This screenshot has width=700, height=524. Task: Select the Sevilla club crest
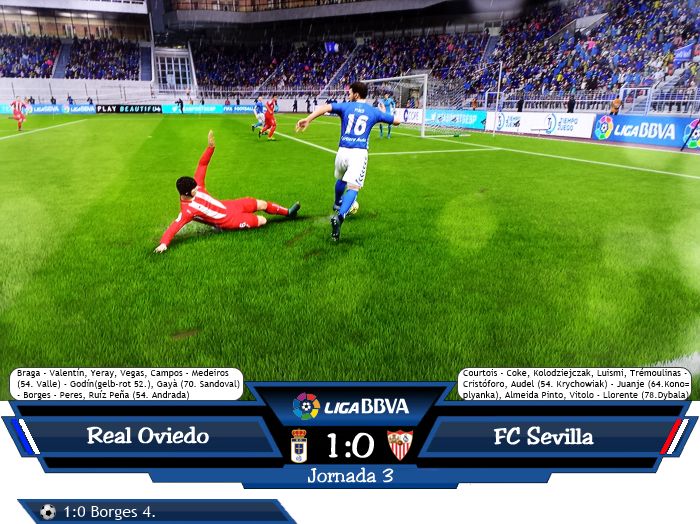point(400,444)
